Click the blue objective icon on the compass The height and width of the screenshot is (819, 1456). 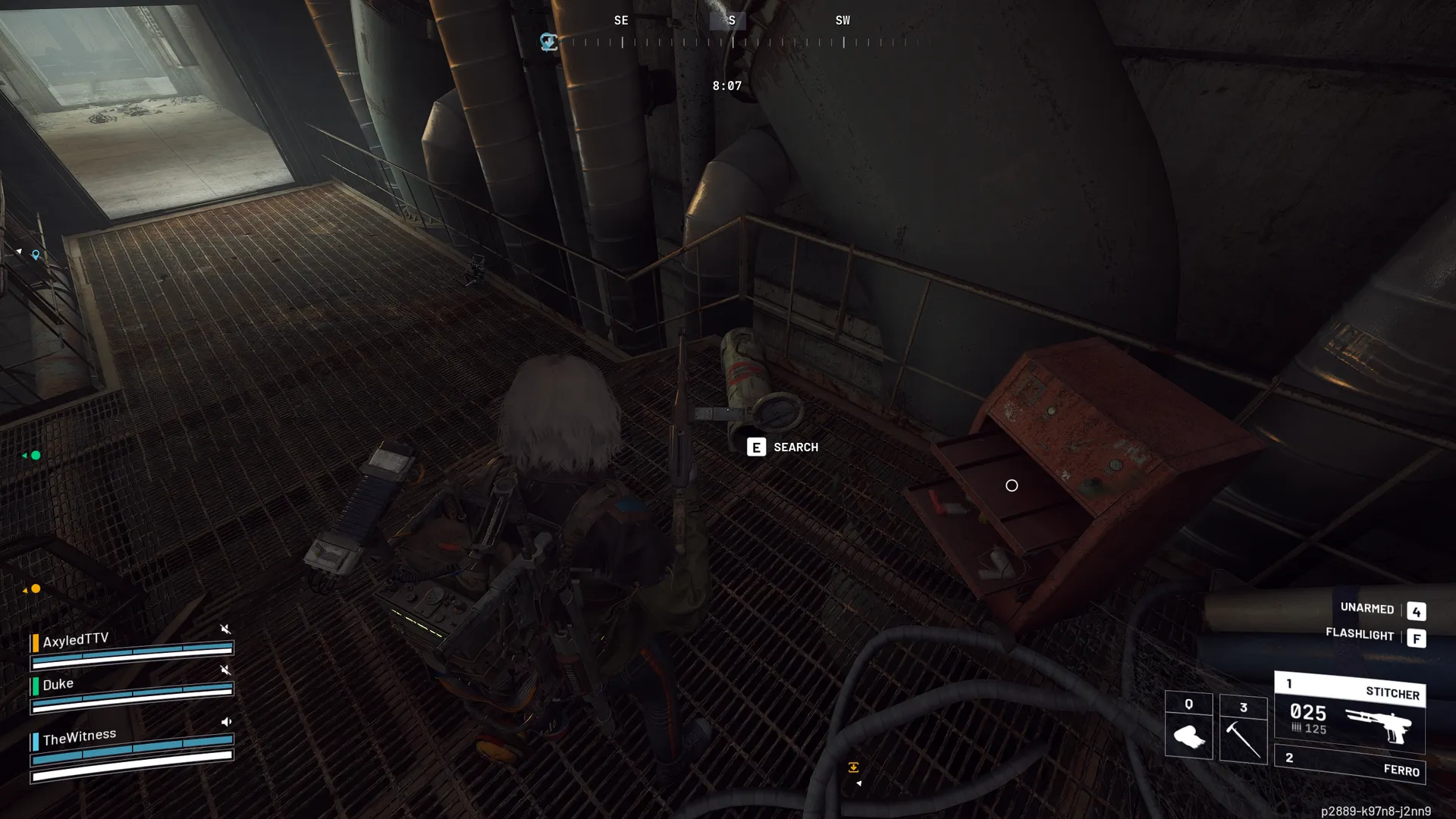[x=548, y=42]
